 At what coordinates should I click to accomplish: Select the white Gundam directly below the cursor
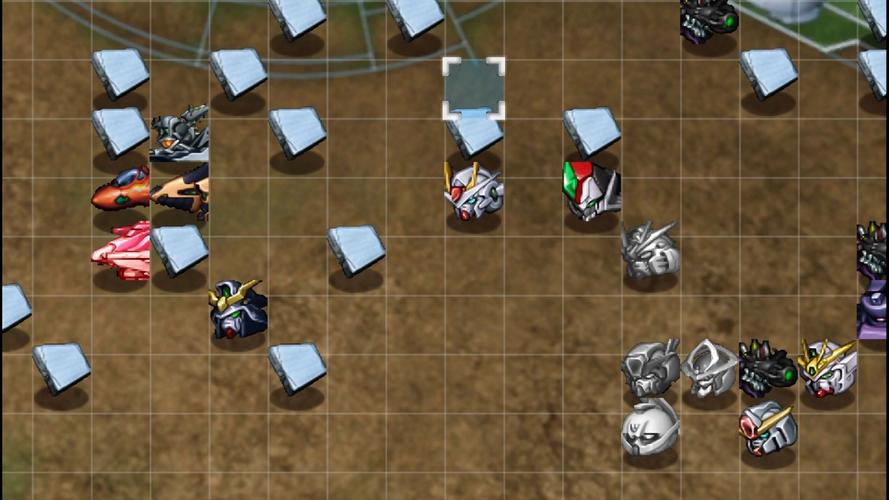473,191
